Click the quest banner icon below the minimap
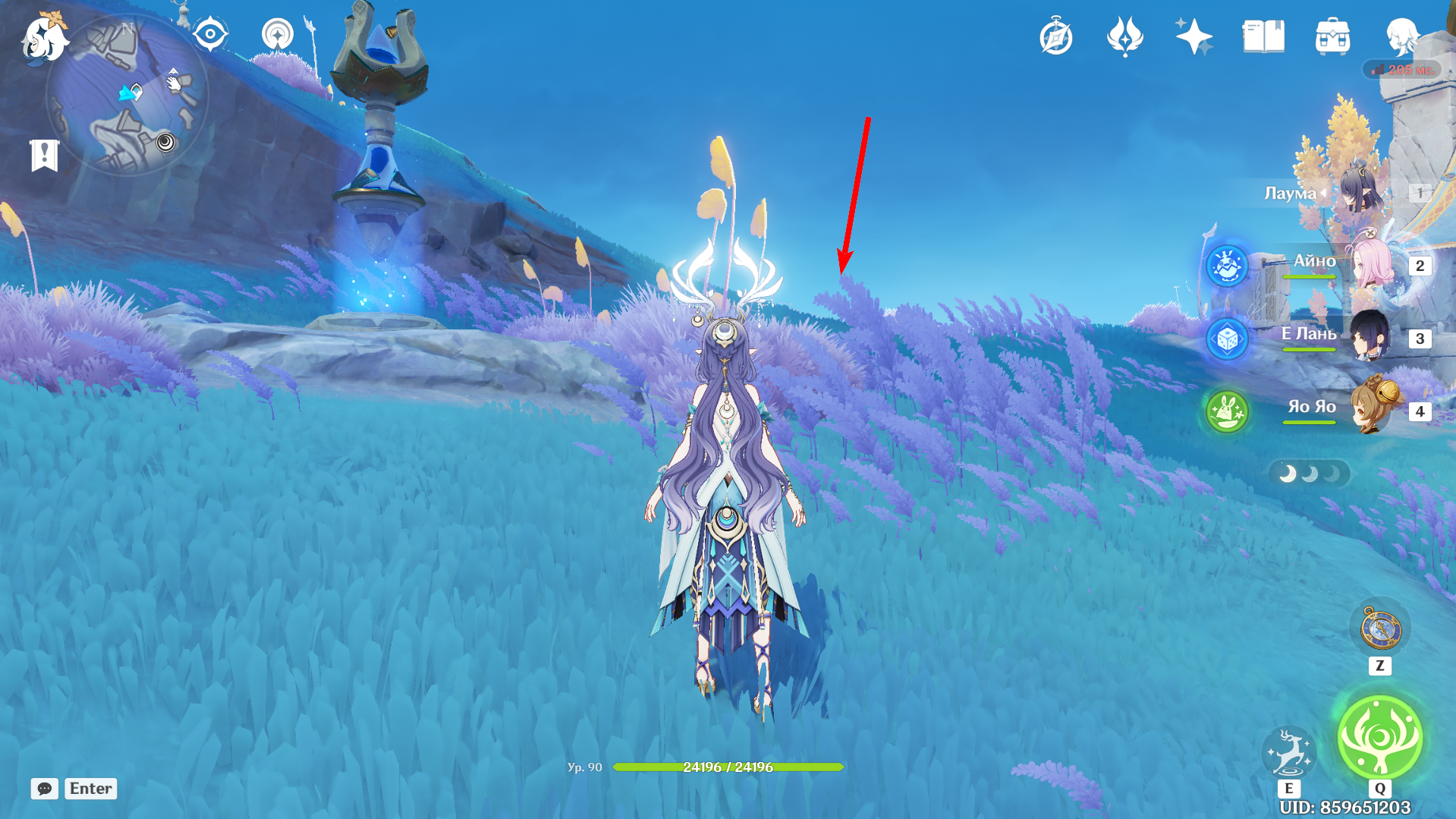Image resolution: width=1456 pixels, height=819 pixels. [46, 156]
